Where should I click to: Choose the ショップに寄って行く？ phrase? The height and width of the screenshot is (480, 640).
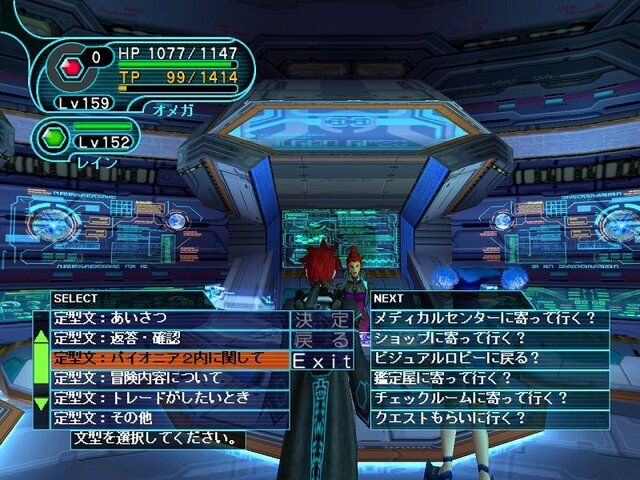click(x=489, y=338)
